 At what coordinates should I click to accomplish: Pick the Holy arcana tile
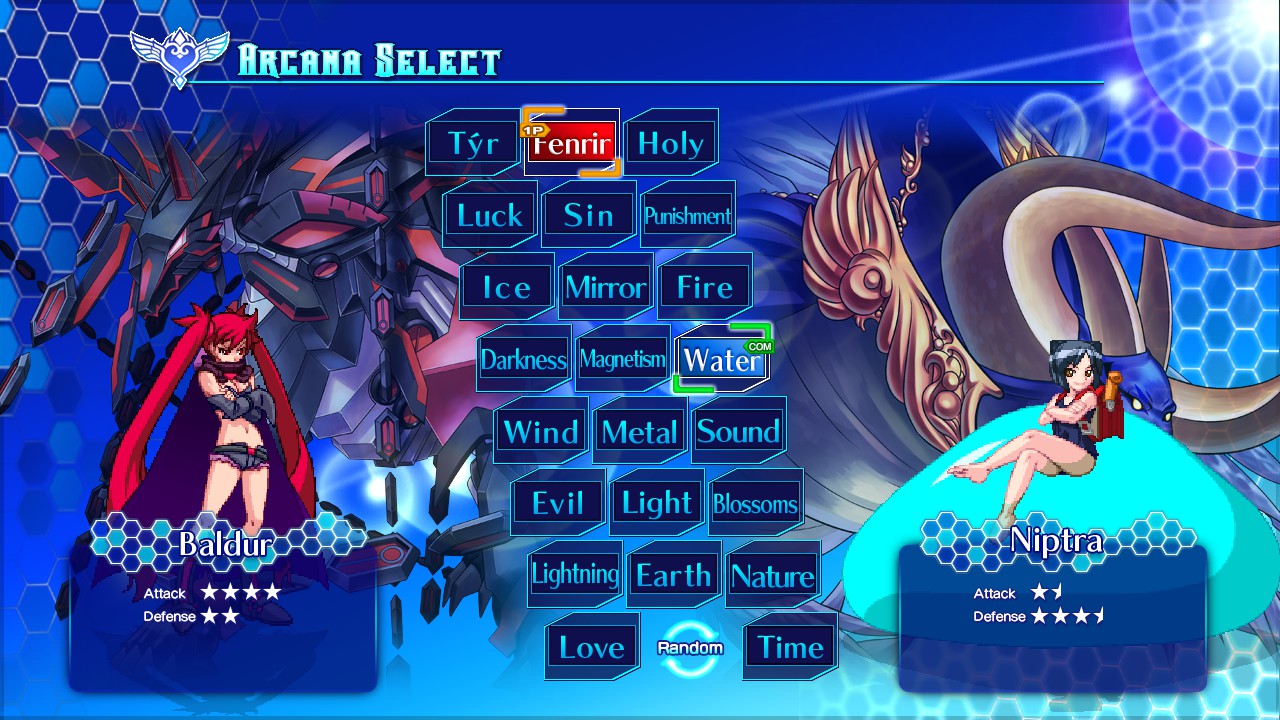(671, 143)
